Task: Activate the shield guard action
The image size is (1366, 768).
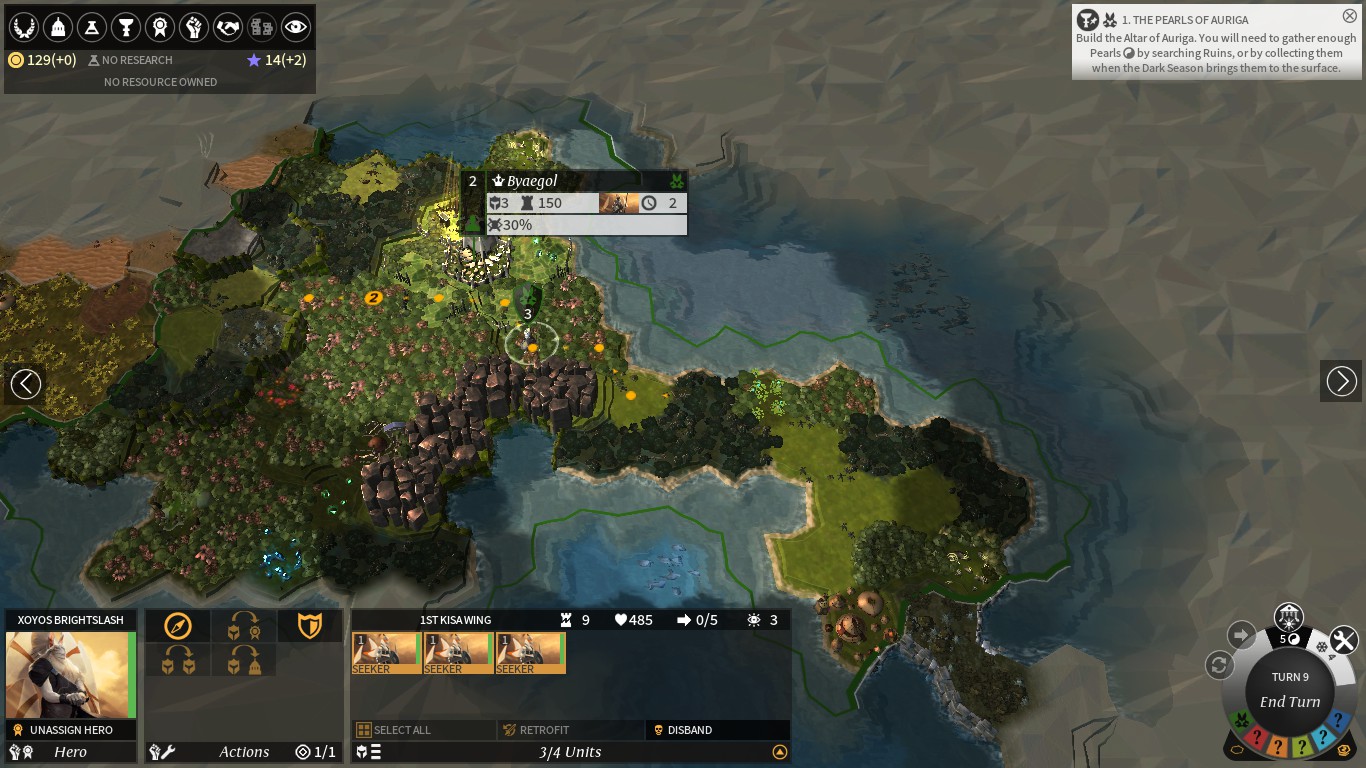Action: click(310, 626)
